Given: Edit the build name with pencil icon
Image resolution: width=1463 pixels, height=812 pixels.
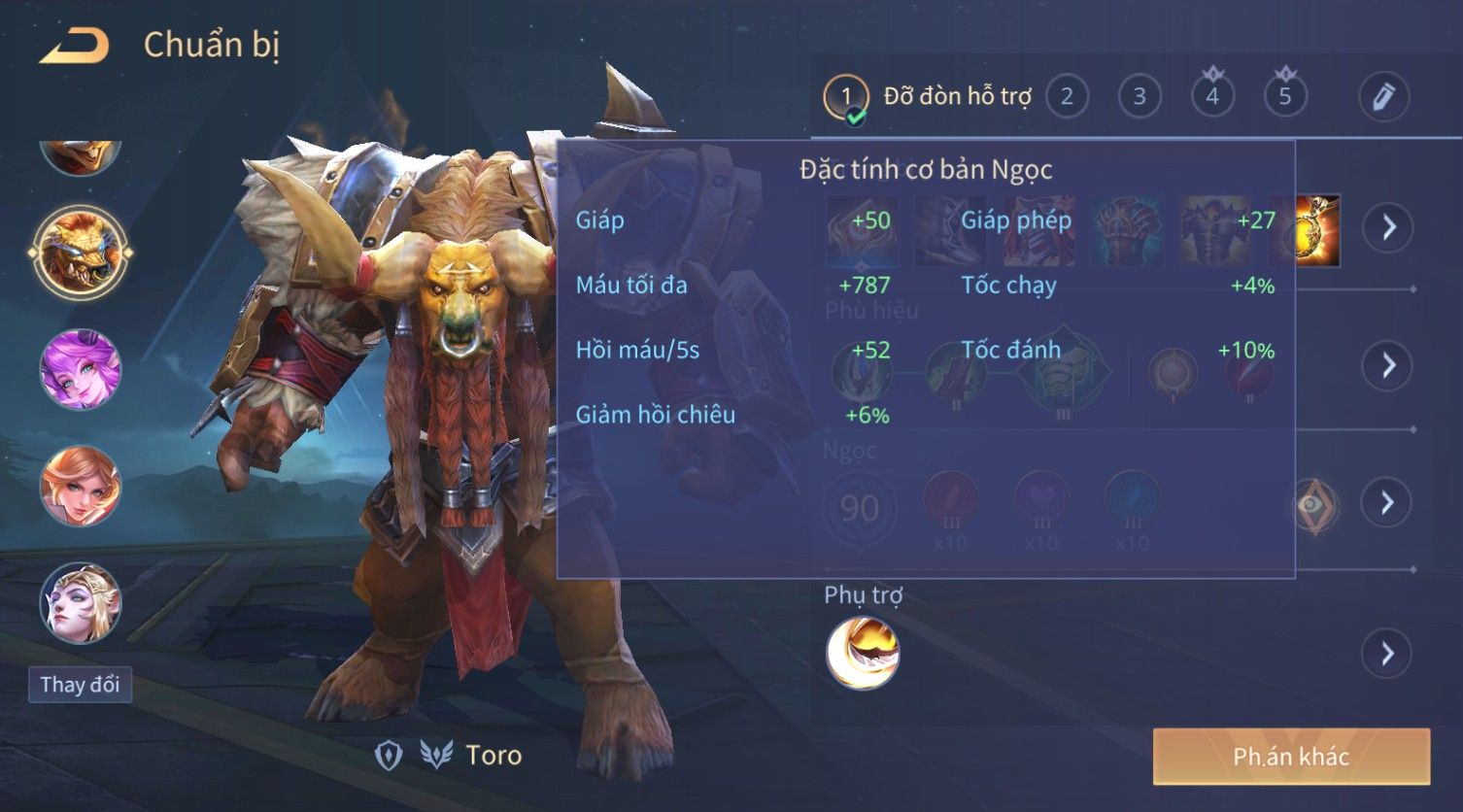Looking at the screenshot, I should (x=1383, y=96).
